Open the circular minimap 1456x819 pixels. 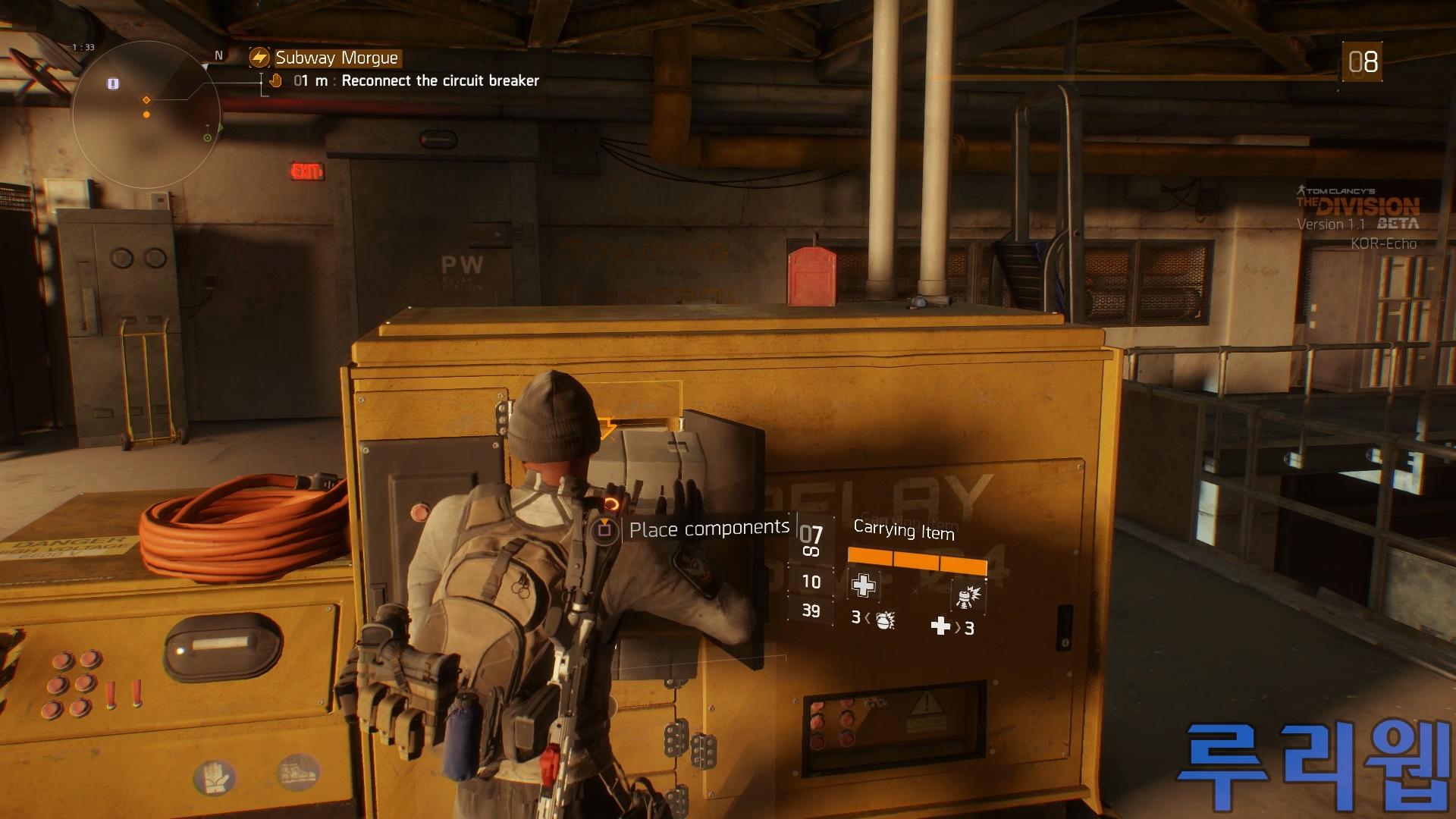coord(146,115)
